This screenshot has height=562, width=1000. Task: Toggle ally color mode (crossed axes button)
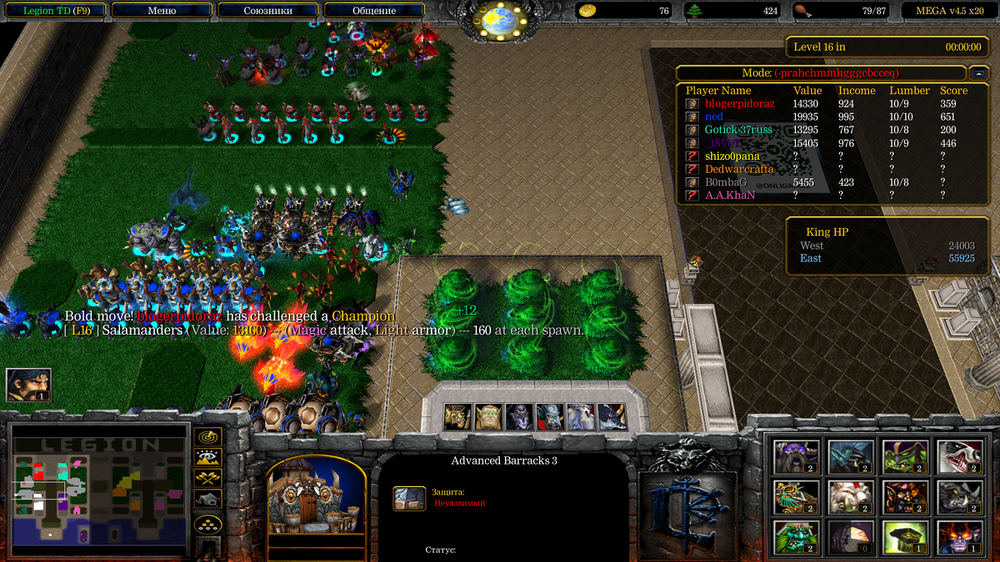click(208, 478)
